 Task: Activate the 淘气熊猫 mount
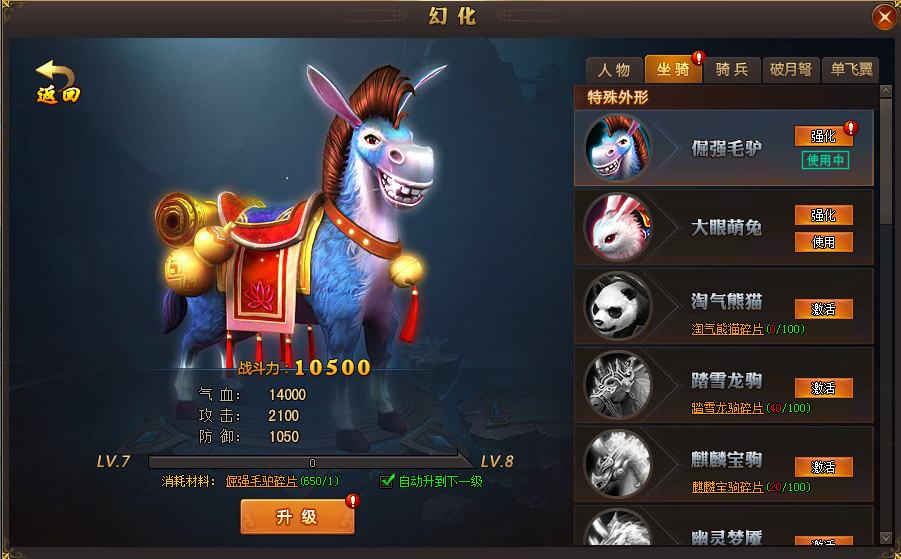[823, 309]
